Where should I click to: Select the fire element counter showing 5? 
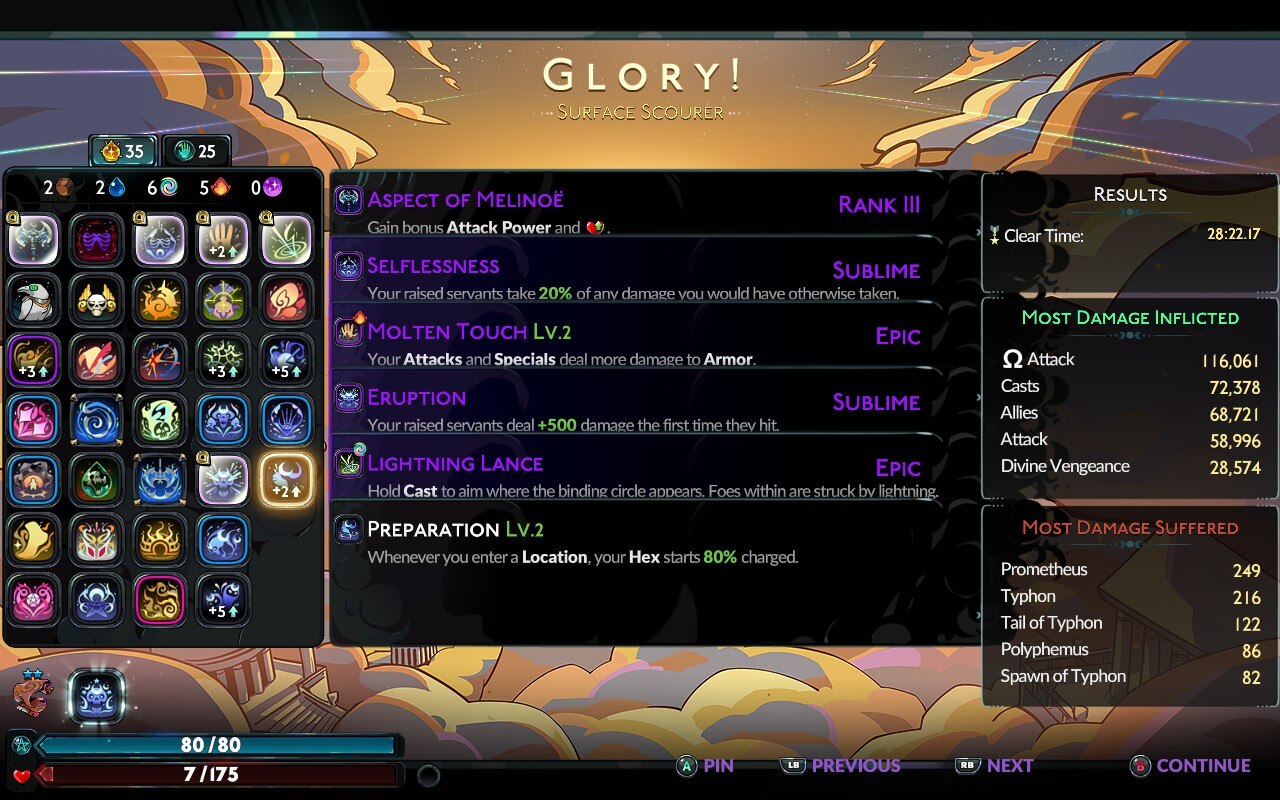(220, 187)
